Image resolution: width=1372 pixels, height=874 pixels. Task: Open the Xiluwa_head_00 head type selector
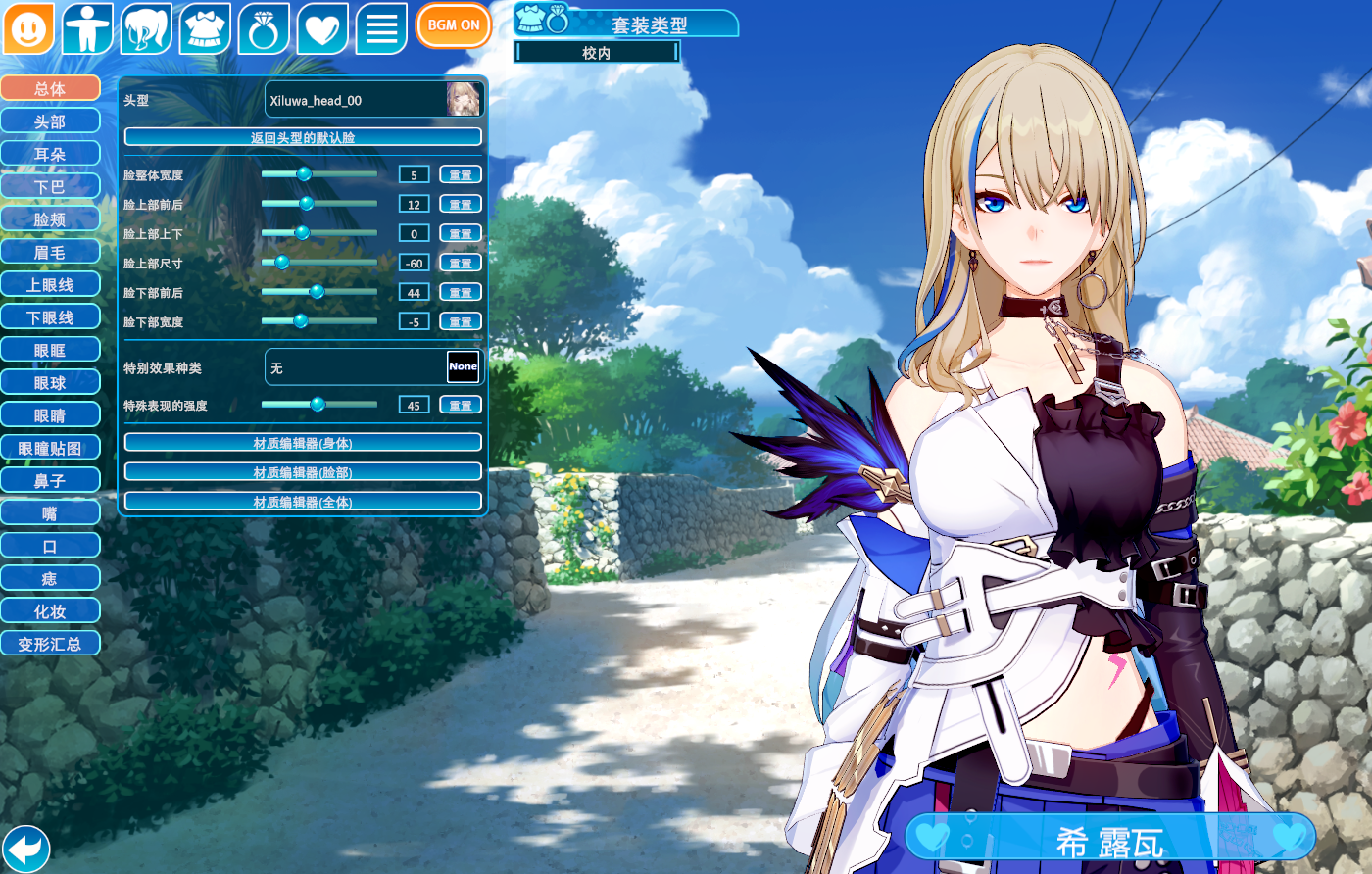tap(373, 100)
